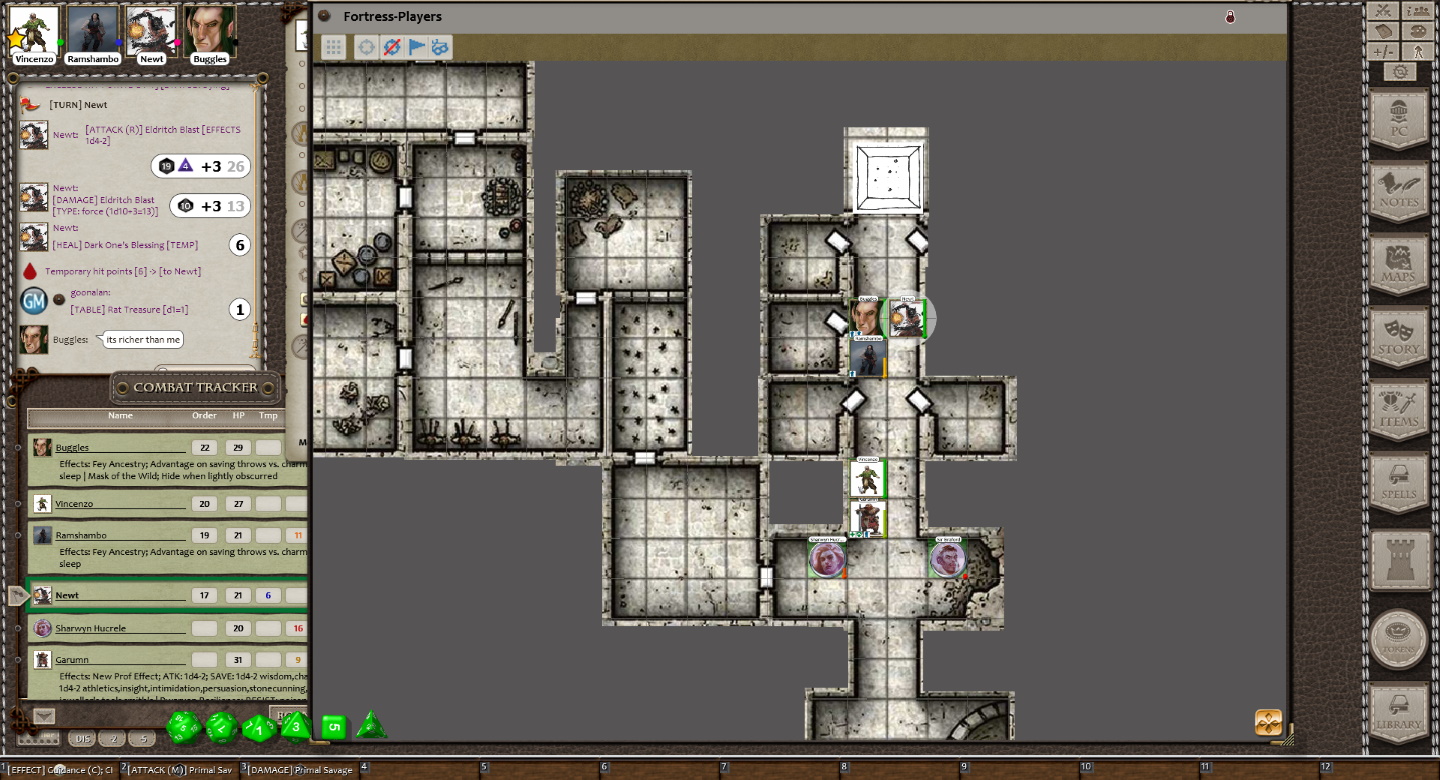Pick the green twenty-sided die
Image resolution: width=1440 pixels, height=780 pixels.
(185, 727)
